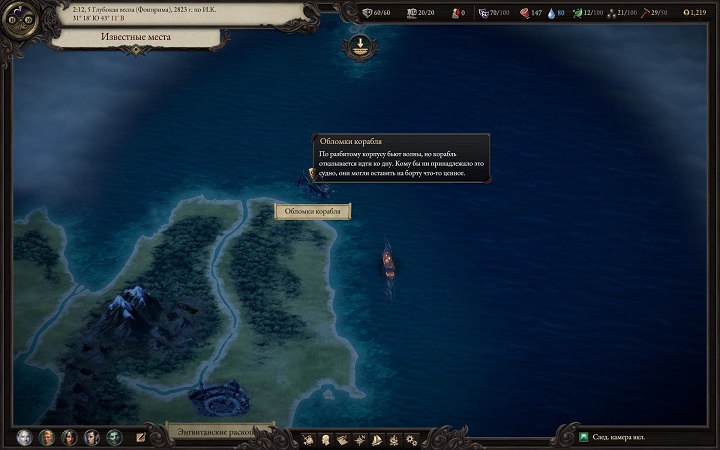This screenshot has height=450, width=720.
Task: Open the Известные места panel
Action: coord(133,38)
